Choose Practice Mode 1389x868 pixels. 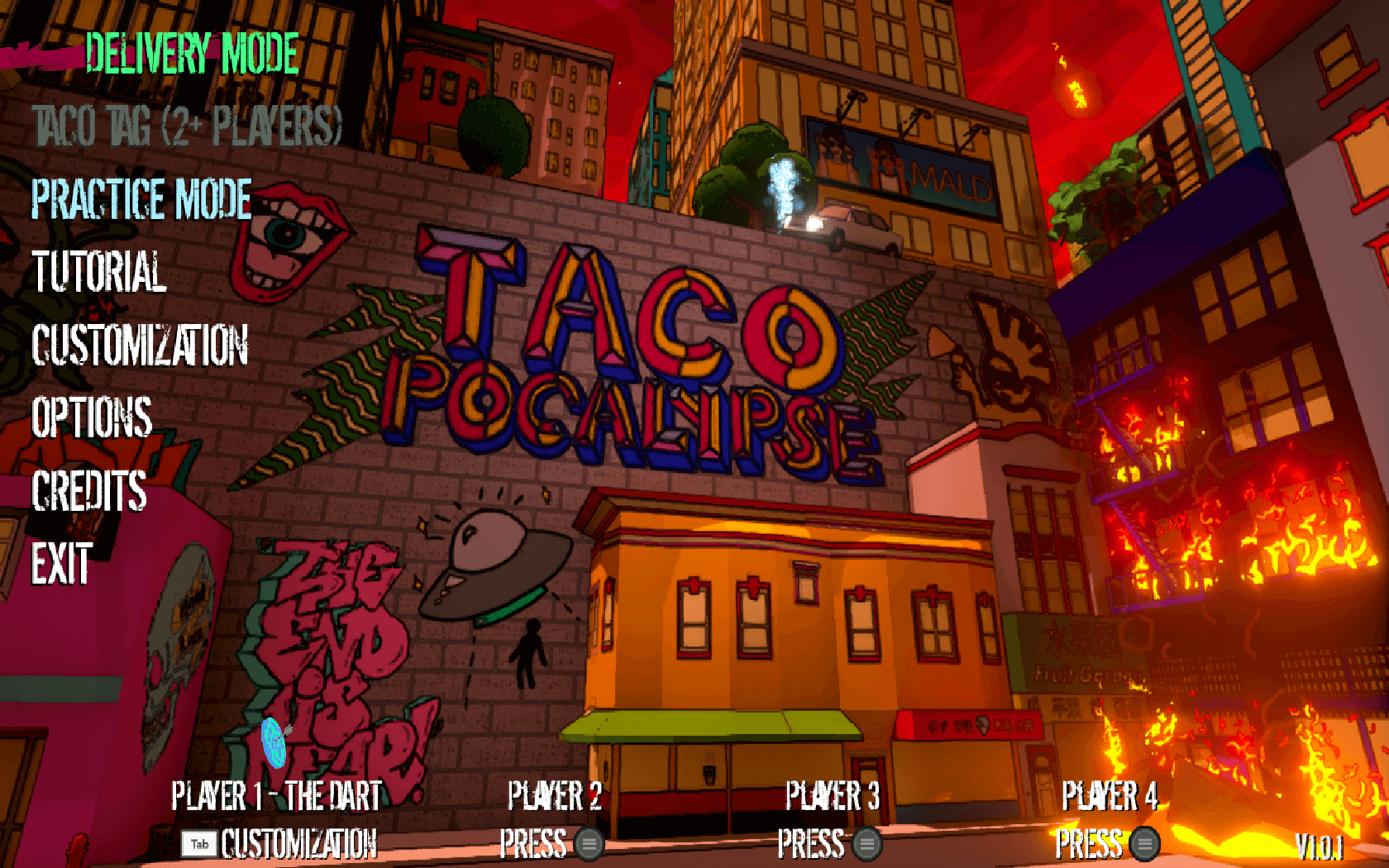pos(141,199)
